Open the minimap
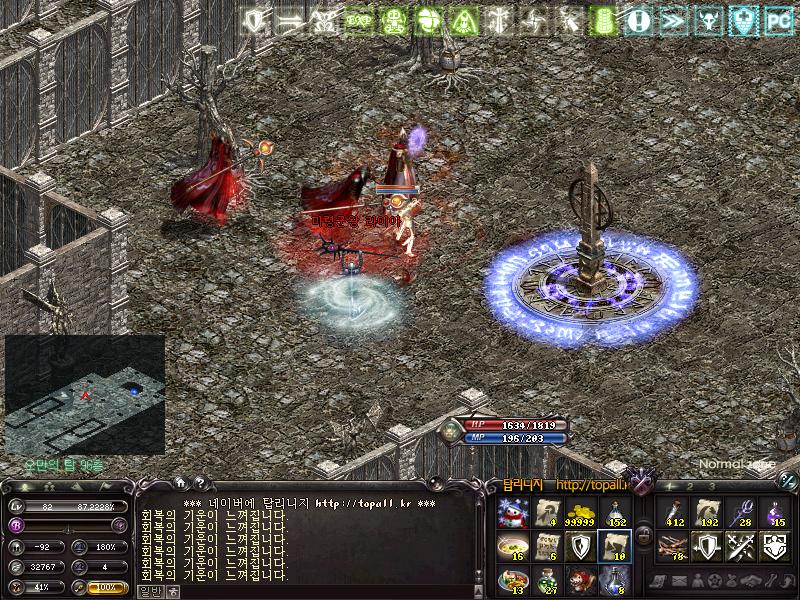The width and height of the screenshot is (800, 600). tap(84, 394)
